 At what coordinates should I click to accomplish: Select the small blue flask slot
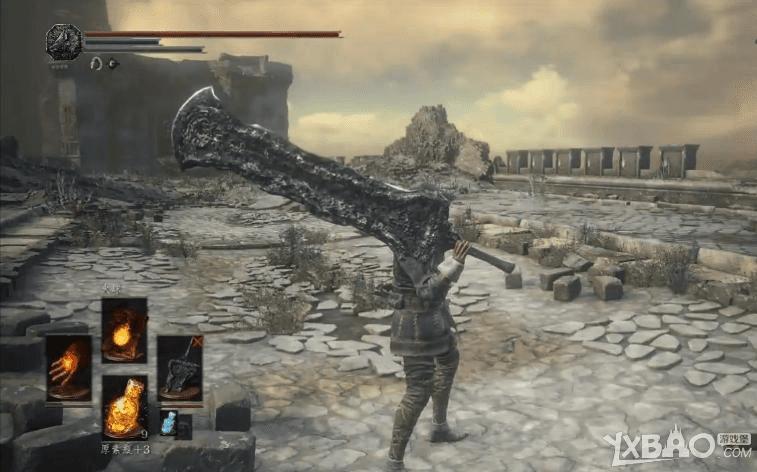(168, 422)
